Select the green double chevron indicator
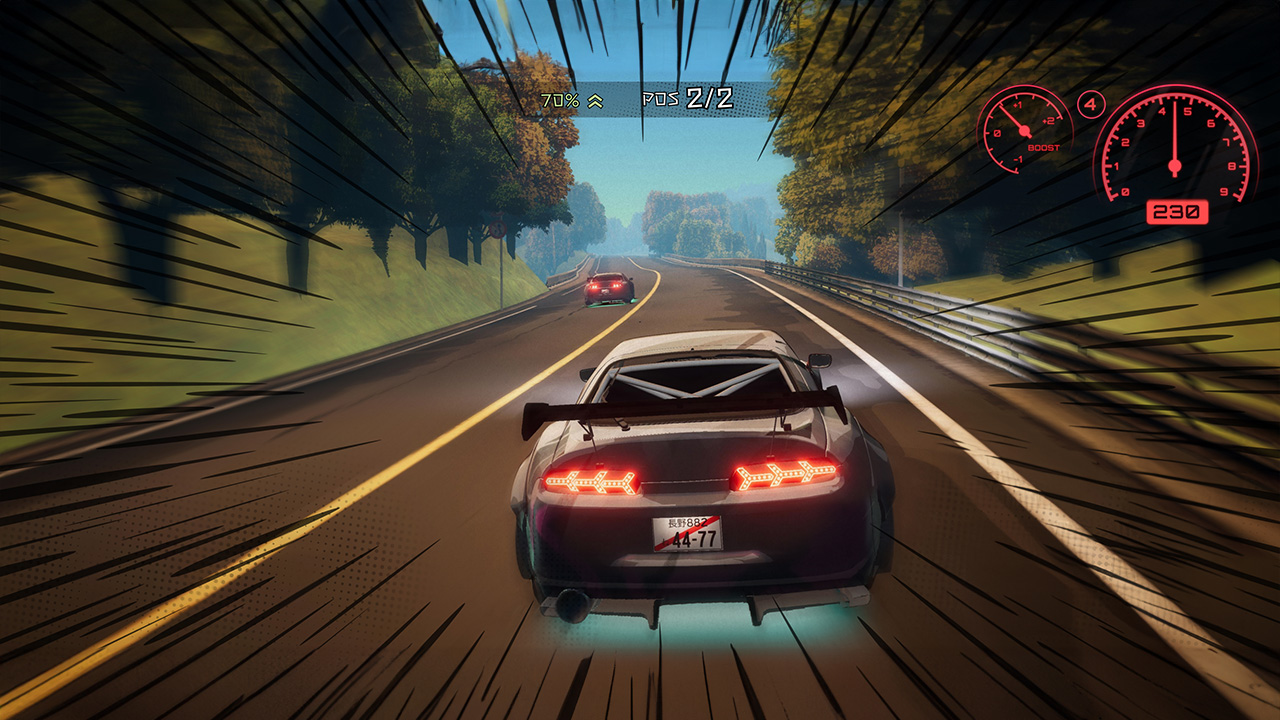The width and height of the screenshot is (1280, 720). (595, 101)
